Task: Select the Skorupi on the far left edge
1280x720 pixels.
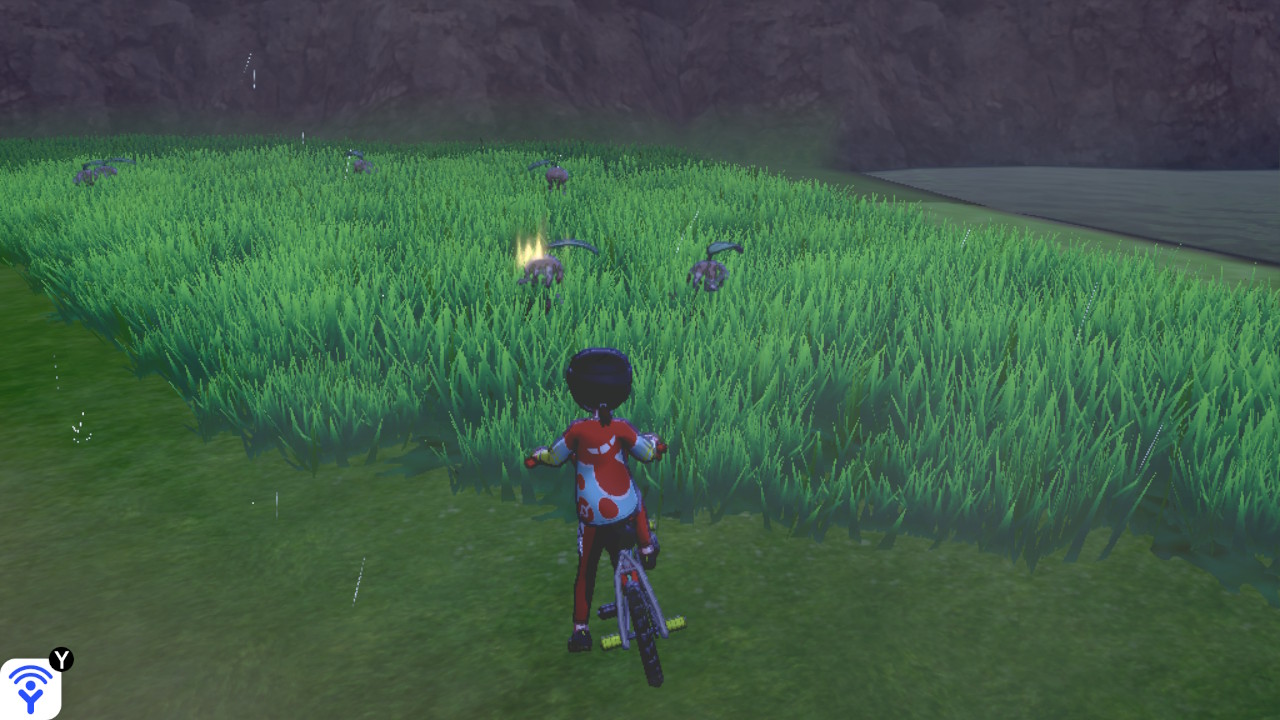Action: 95,172
